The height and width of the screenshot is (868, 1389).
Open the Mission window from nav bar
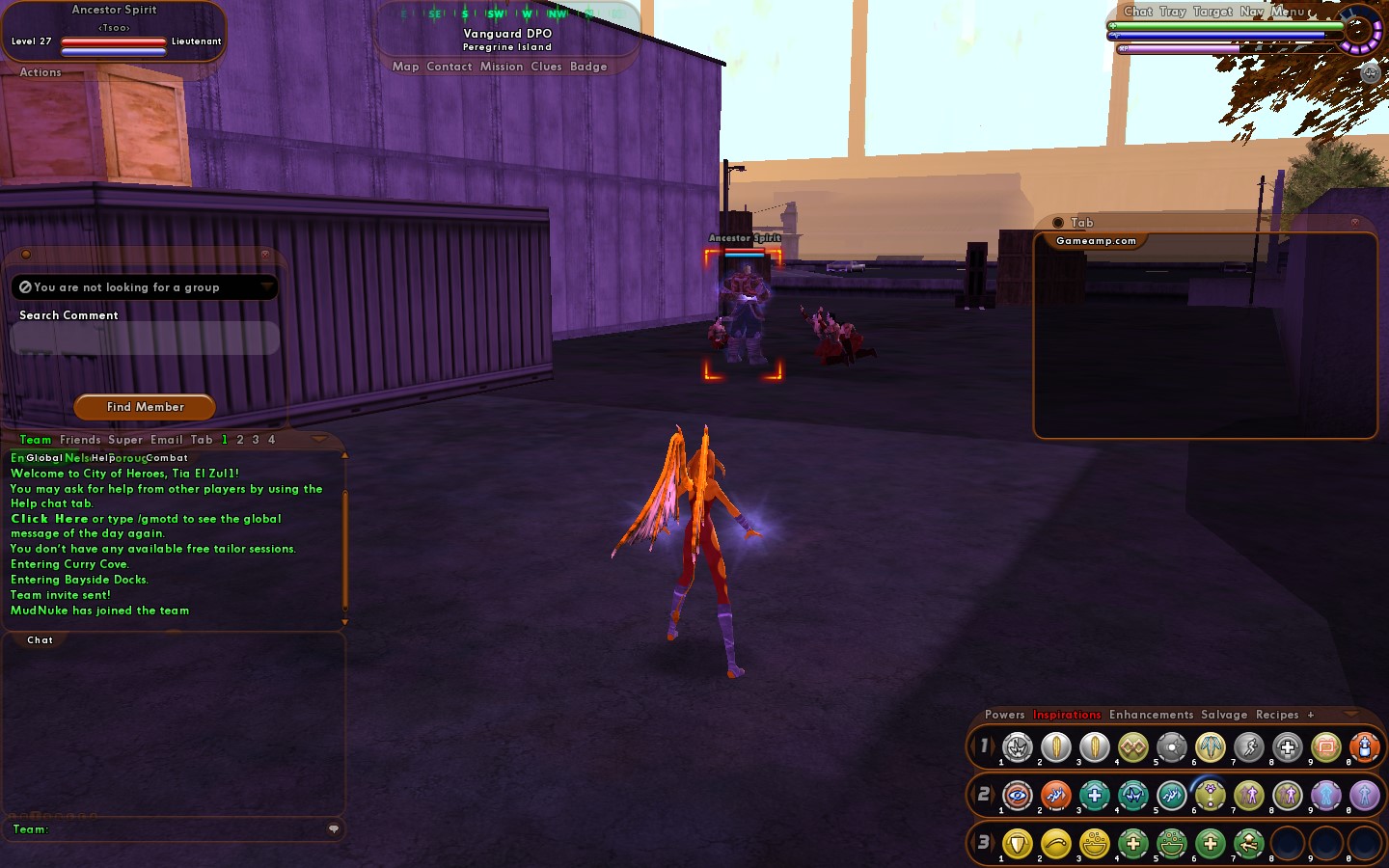pyautogui.click(x=501, y=67)
